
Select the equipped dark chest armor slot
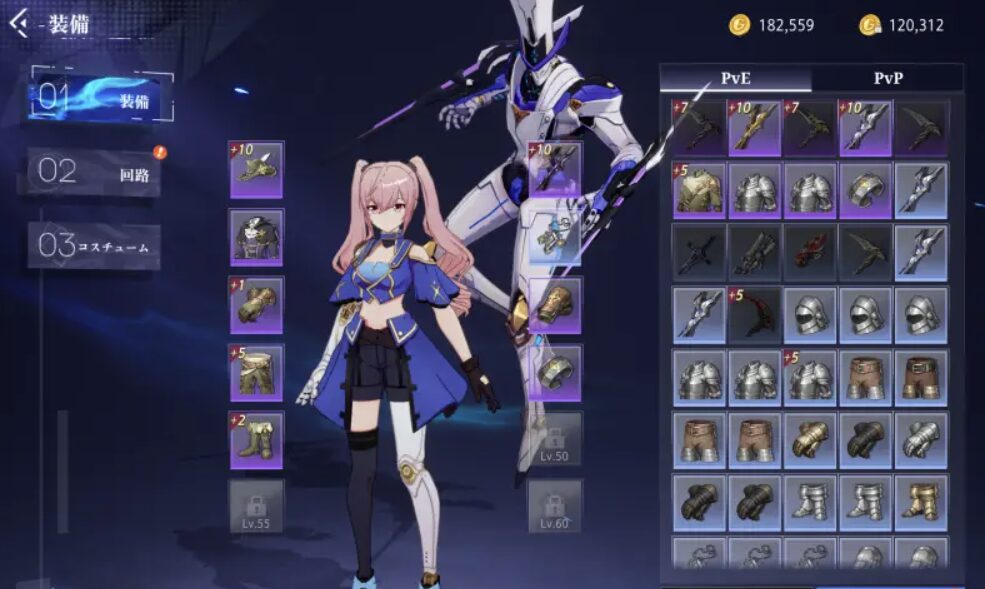[256, 237]
